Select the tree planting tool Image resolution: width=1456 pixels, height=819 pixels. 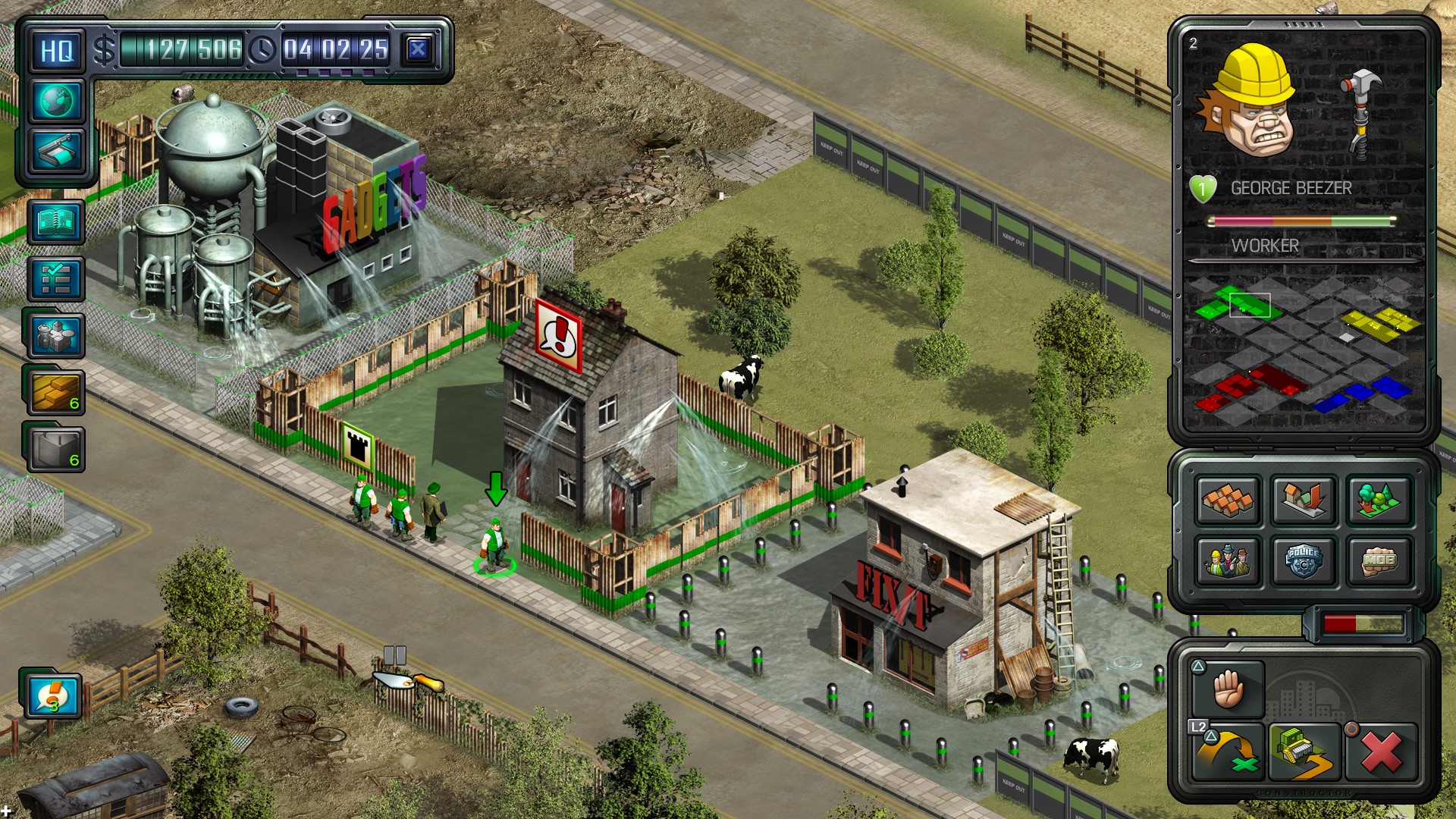tap(1378, 502)
